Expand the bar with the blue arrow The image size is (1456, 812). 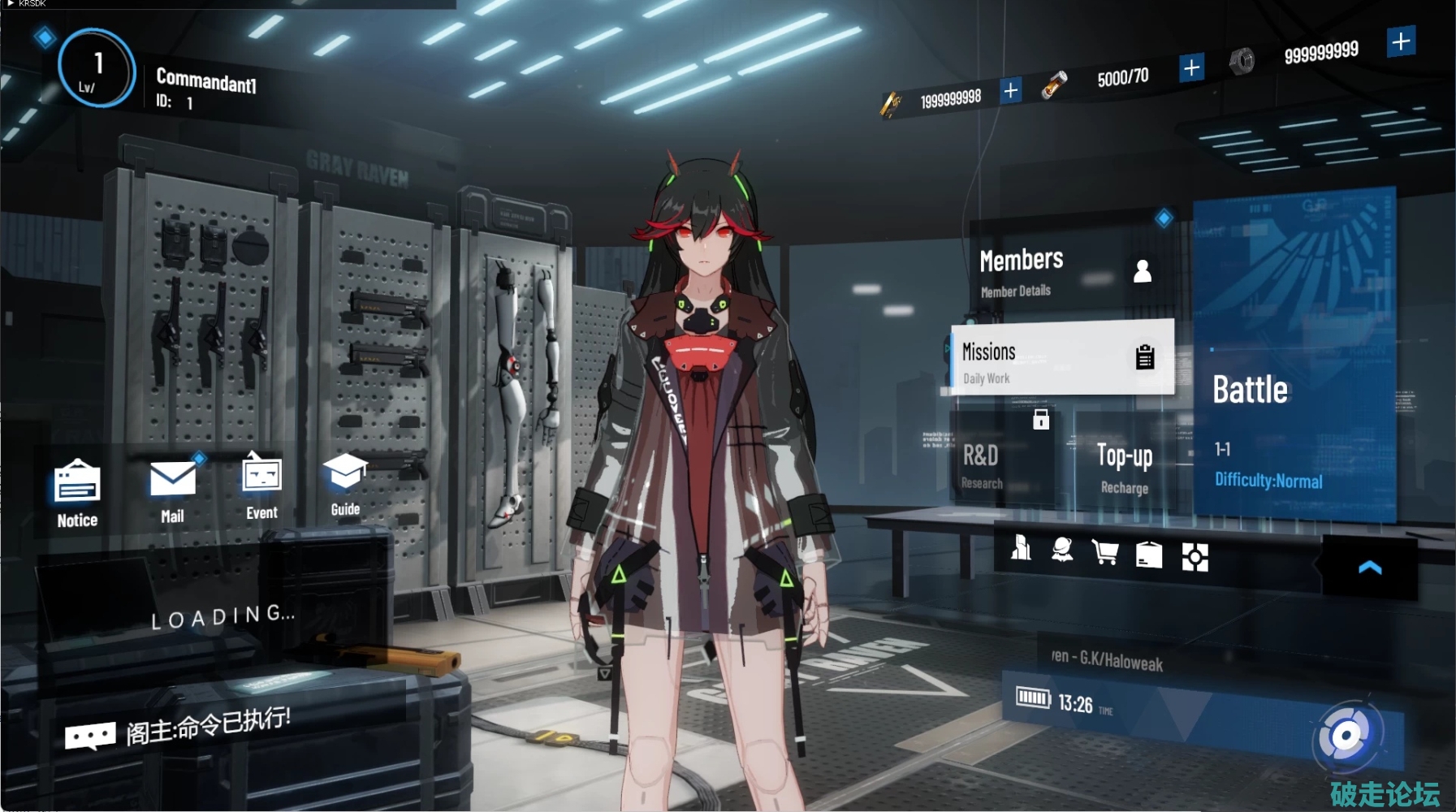coord(1369,568)
